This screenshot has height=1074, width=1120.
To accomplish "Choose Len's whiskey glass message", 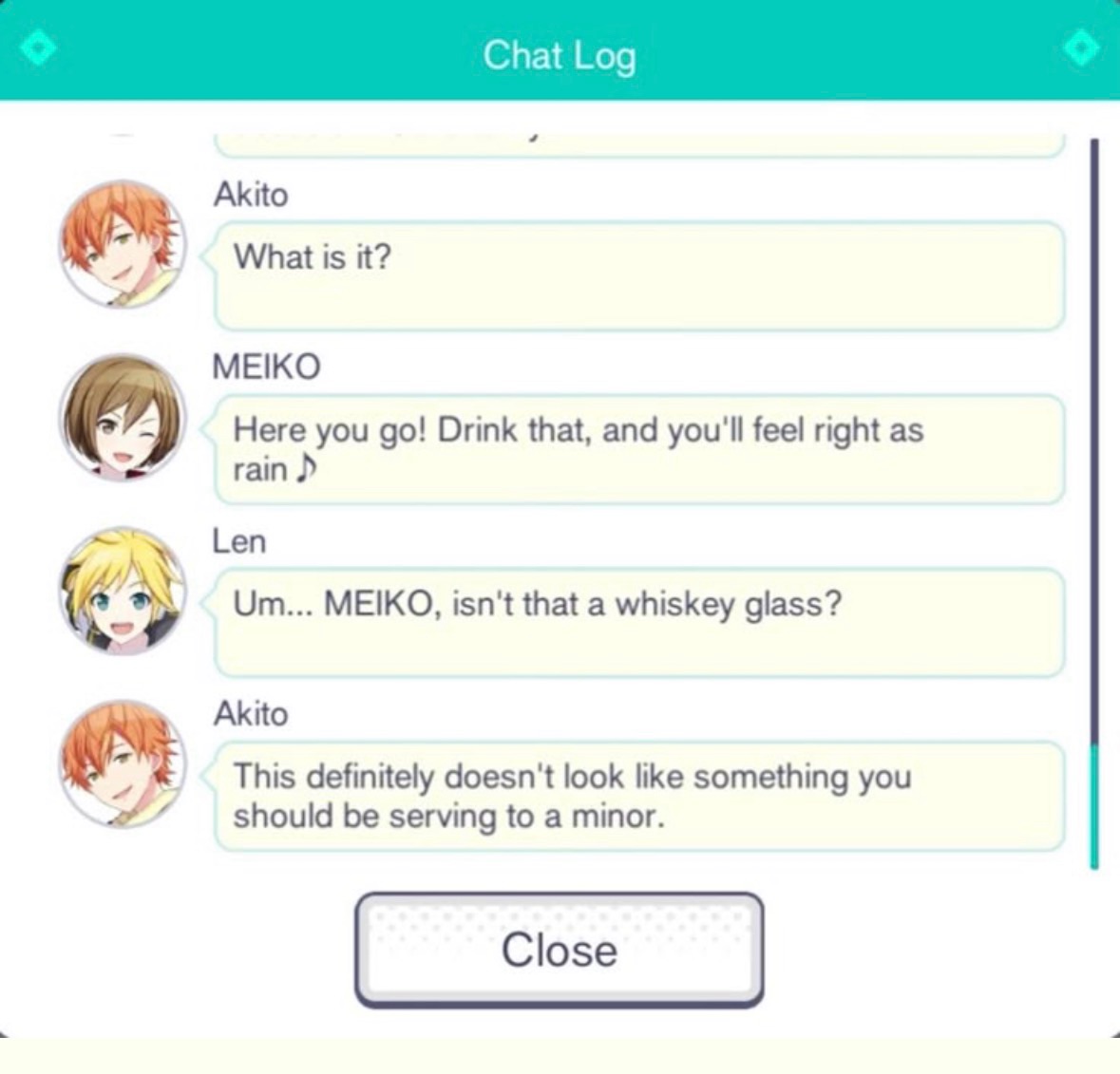I will [638, 622].
